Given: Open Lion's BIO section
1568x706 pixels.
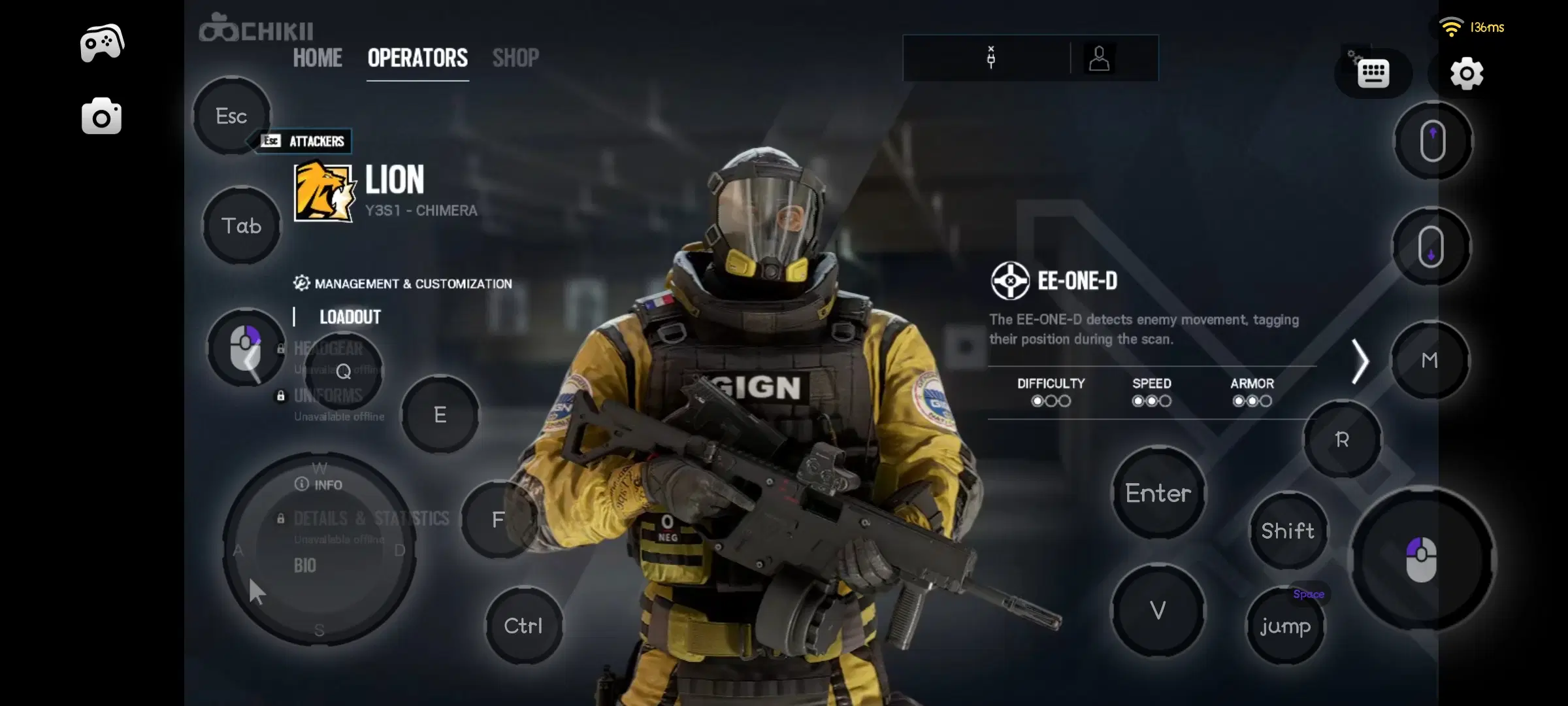Looking at the screenshot, I should pyautogui.click(x=306, y=565).
